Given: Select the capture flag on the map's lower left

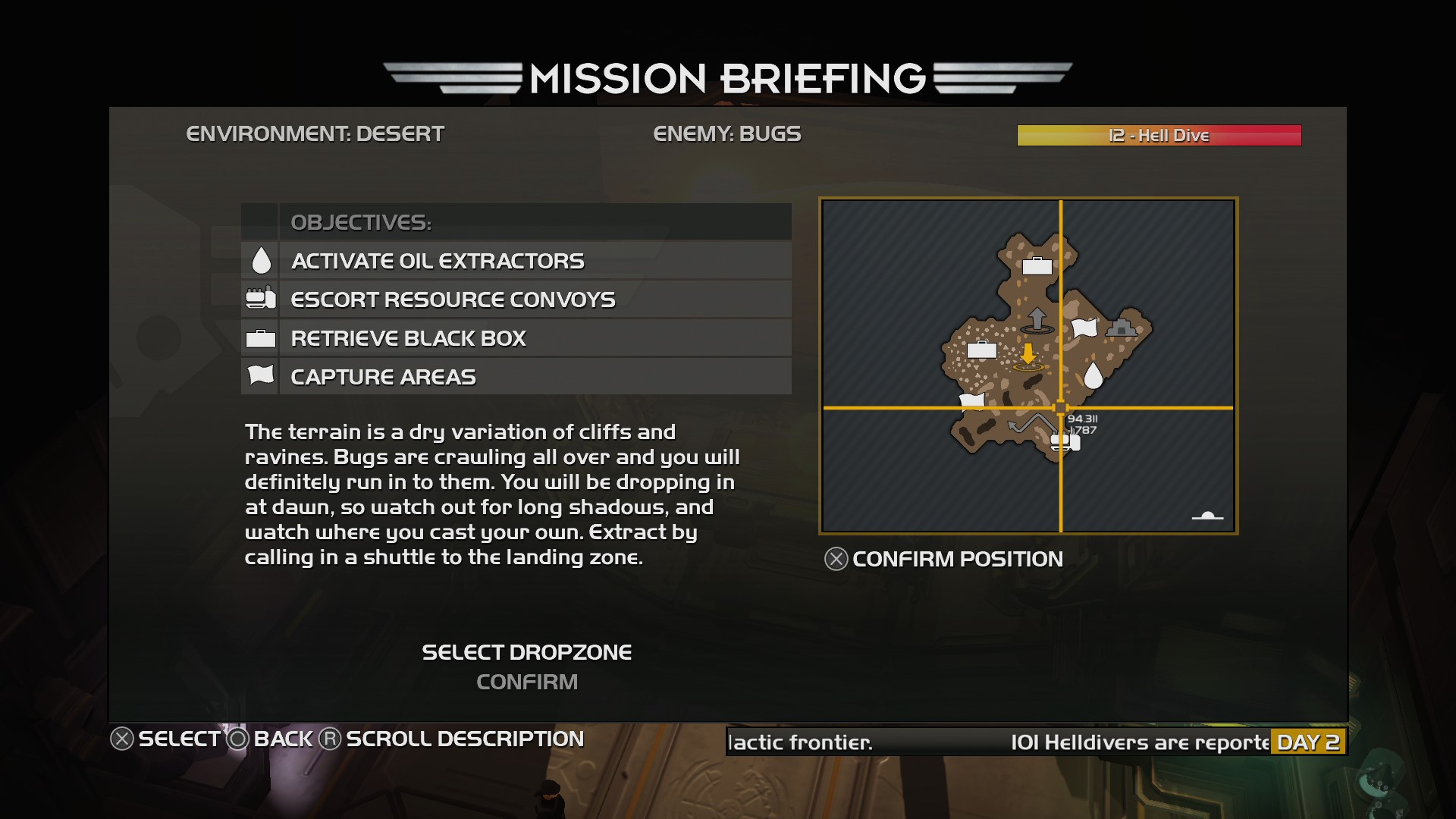Looking at the screenshot, I should point(971,400).
